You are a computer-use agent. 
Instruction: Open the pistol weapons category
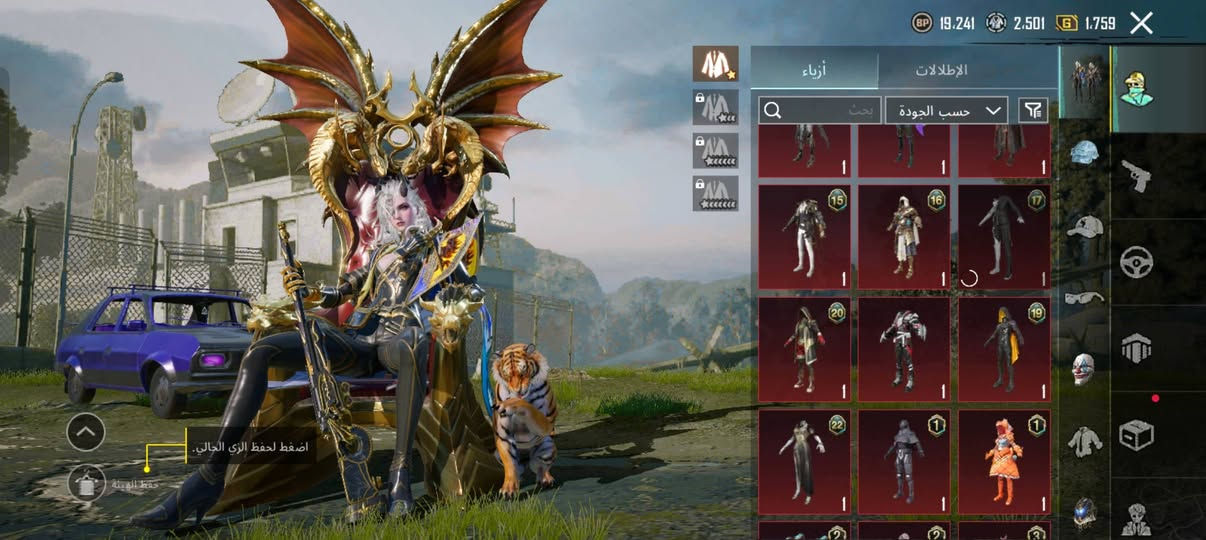[x=1136, y=176]
